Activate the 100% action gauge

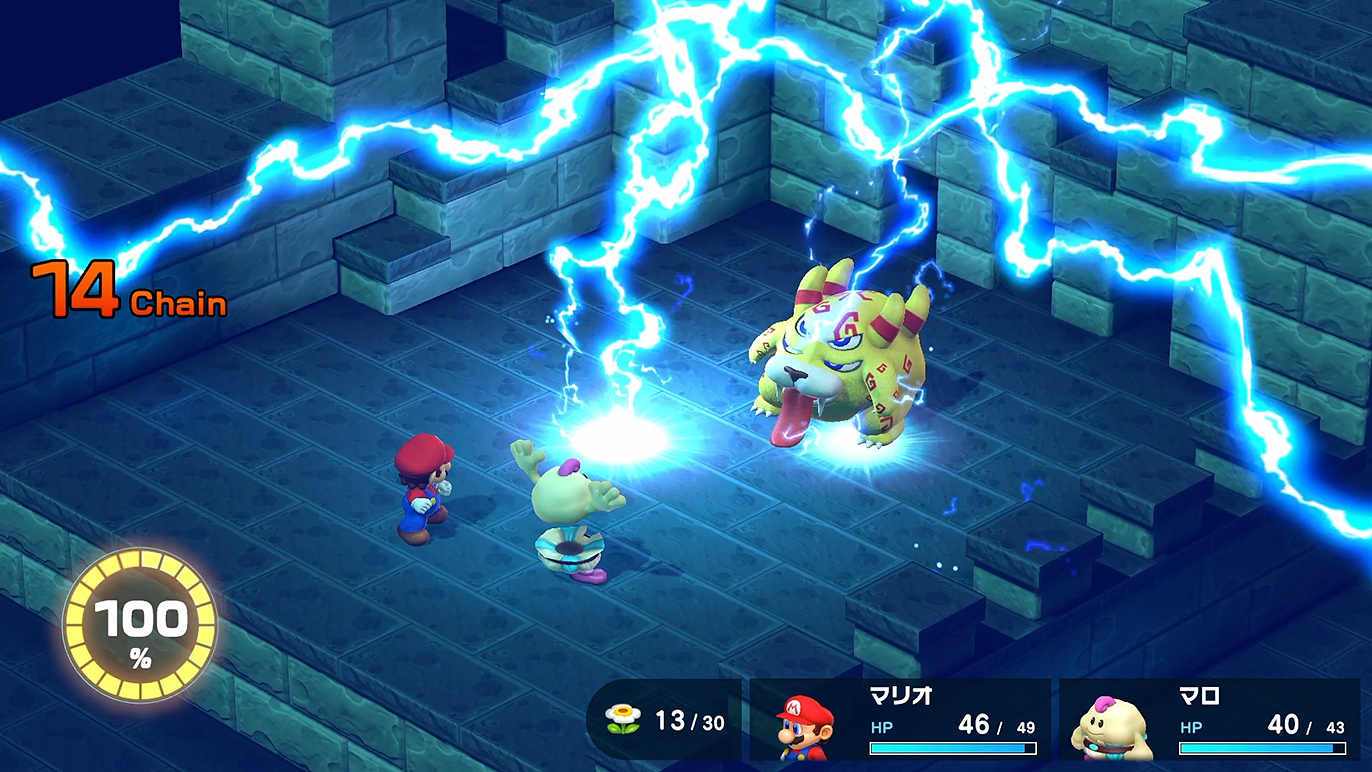[x=140, y=626]
